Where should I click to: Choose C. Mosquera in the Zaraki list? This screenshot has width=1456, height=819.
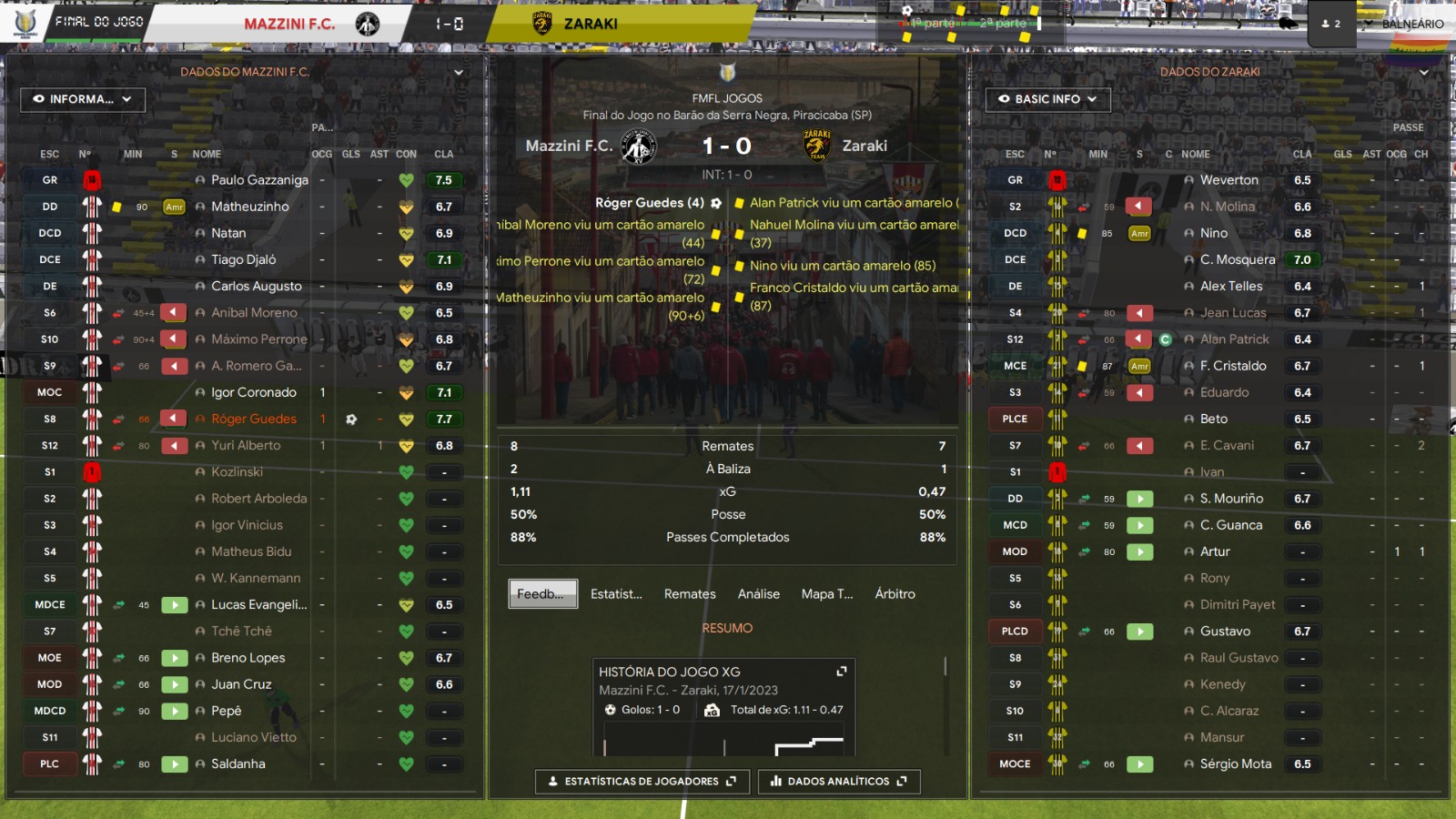tap(1238, 259)
